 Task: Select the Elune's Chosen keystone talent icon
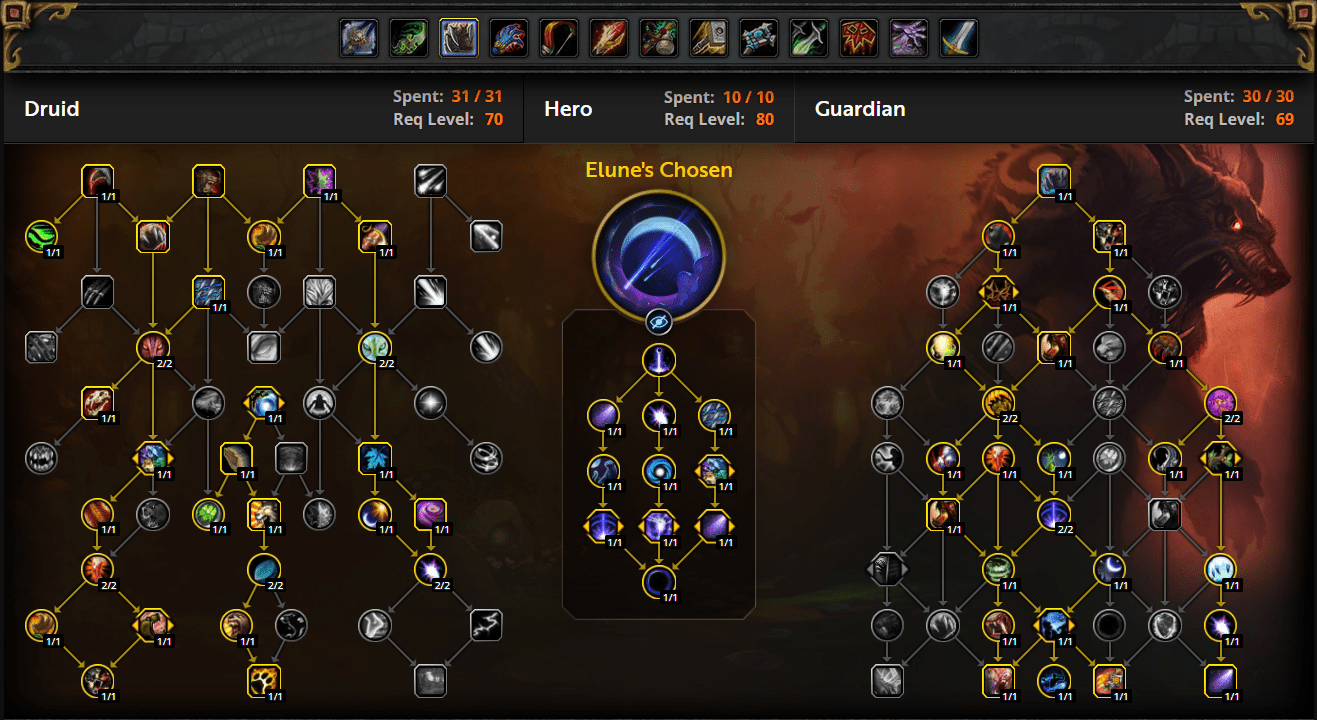tap(659, 253)
